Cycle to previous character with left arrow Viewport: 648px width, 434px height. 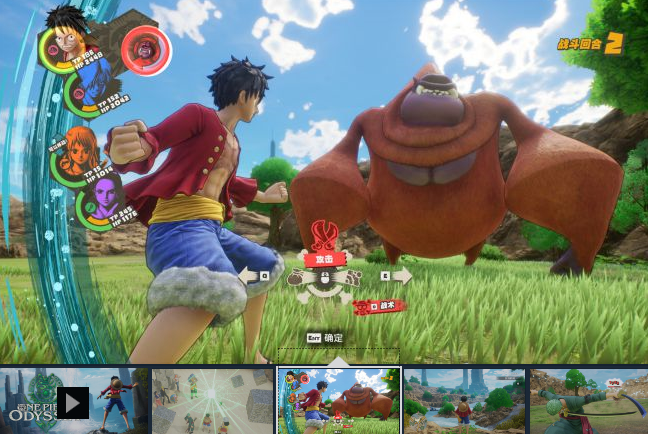249,275
